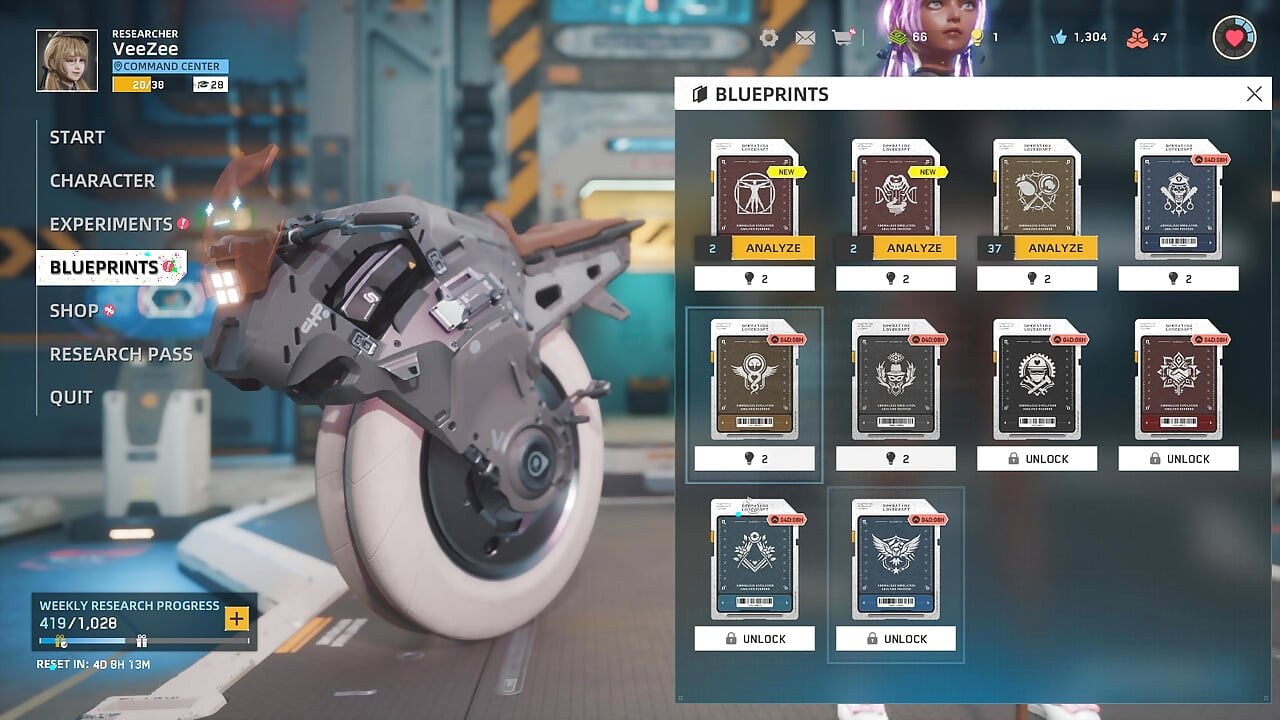Open the mail envelope icon
This screenshot has height=720, width=1280.
click(805, 38)
